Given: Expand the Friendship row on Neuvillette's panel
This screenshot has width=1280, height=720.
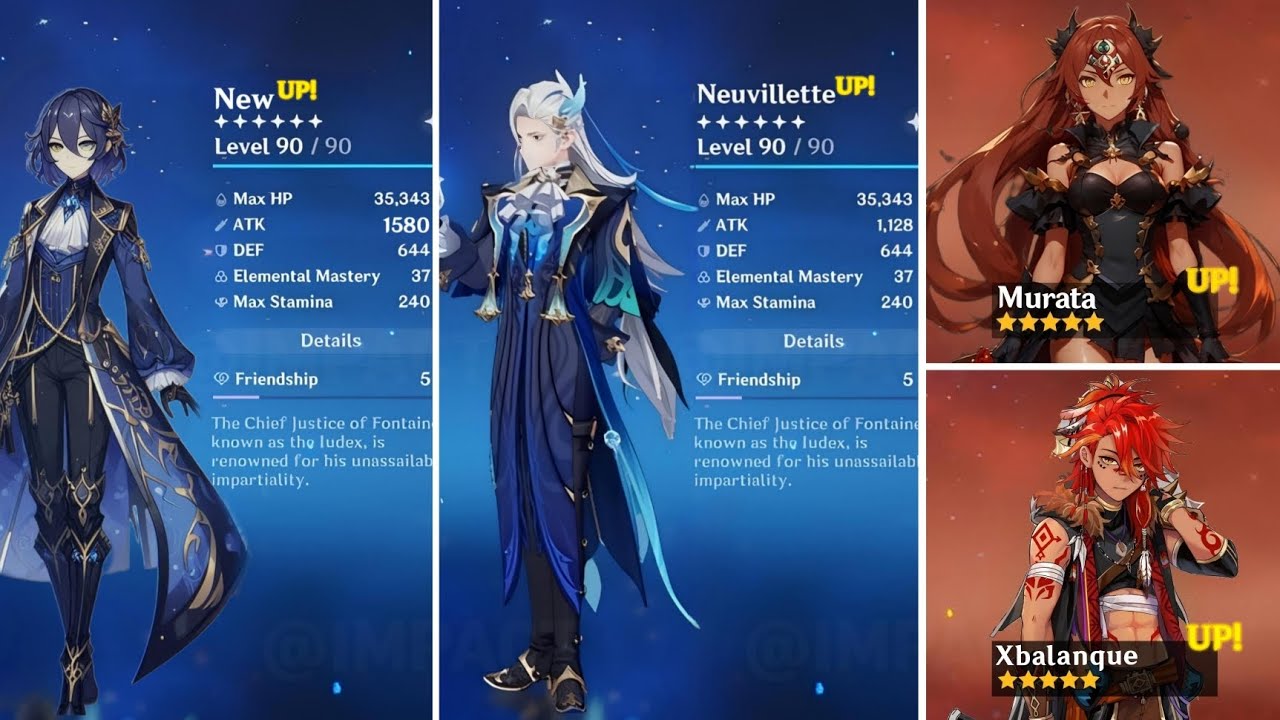Looking at the screenshot, I should [790, 380].
